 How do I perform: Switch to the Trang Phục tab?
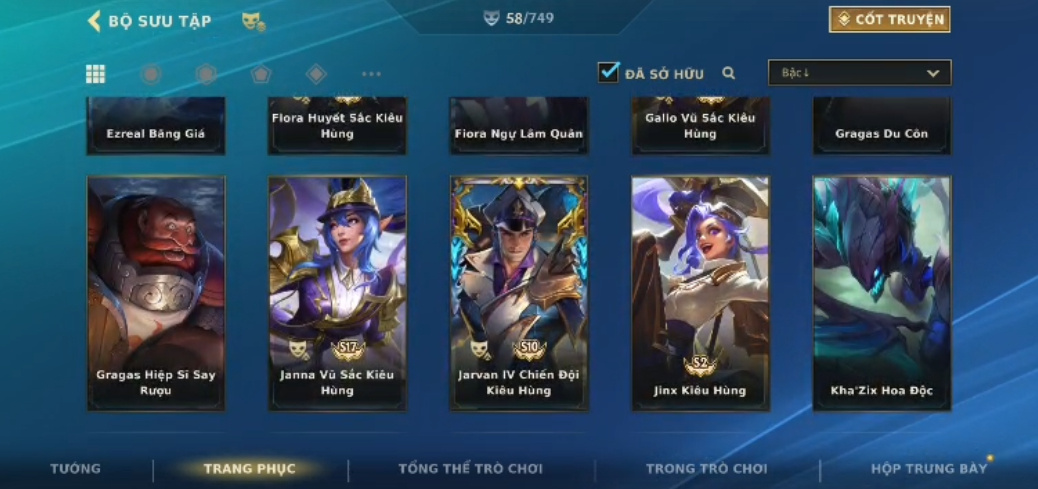(249, 468)
